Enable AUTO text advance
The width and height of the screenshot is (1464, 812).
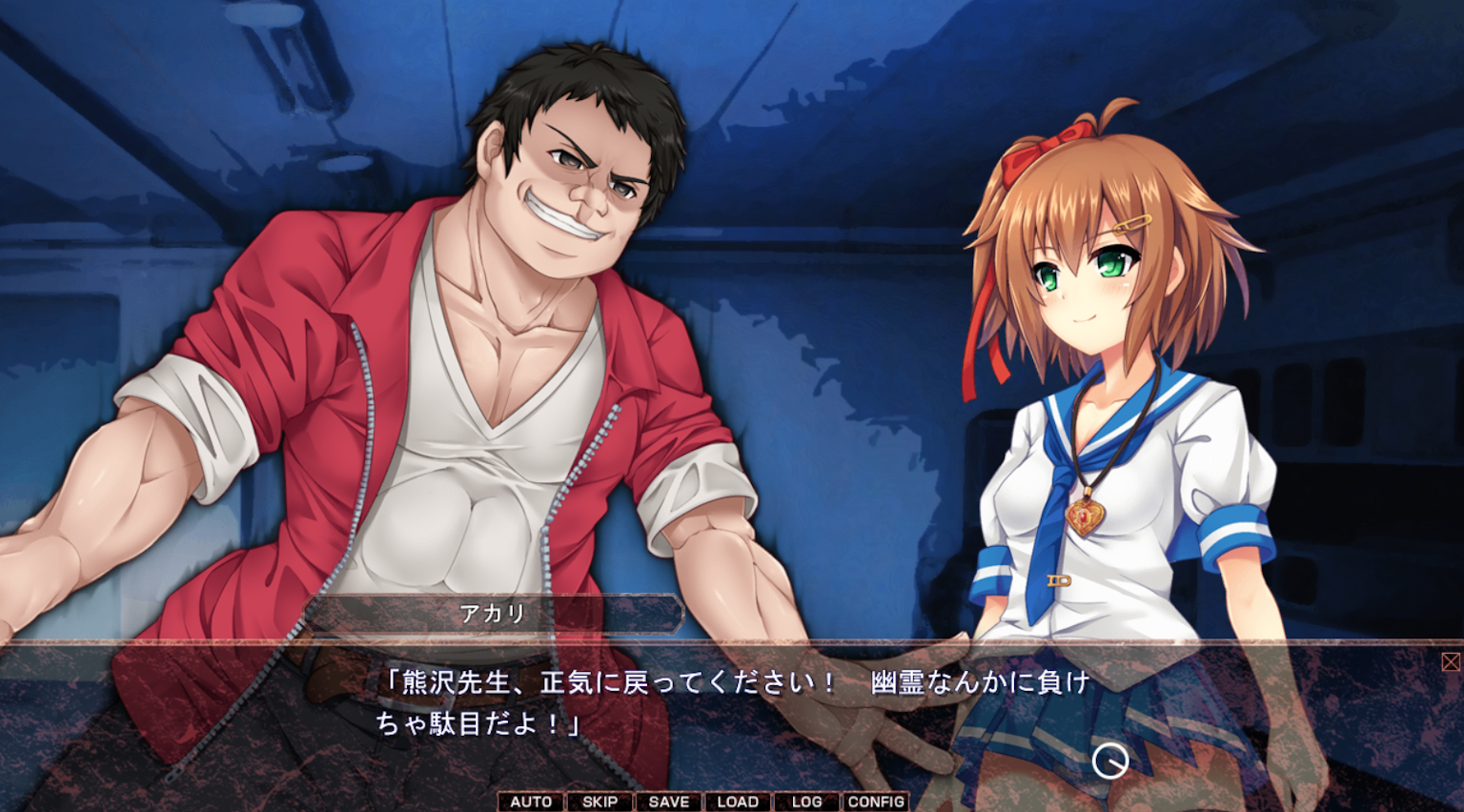pos(531,802)
